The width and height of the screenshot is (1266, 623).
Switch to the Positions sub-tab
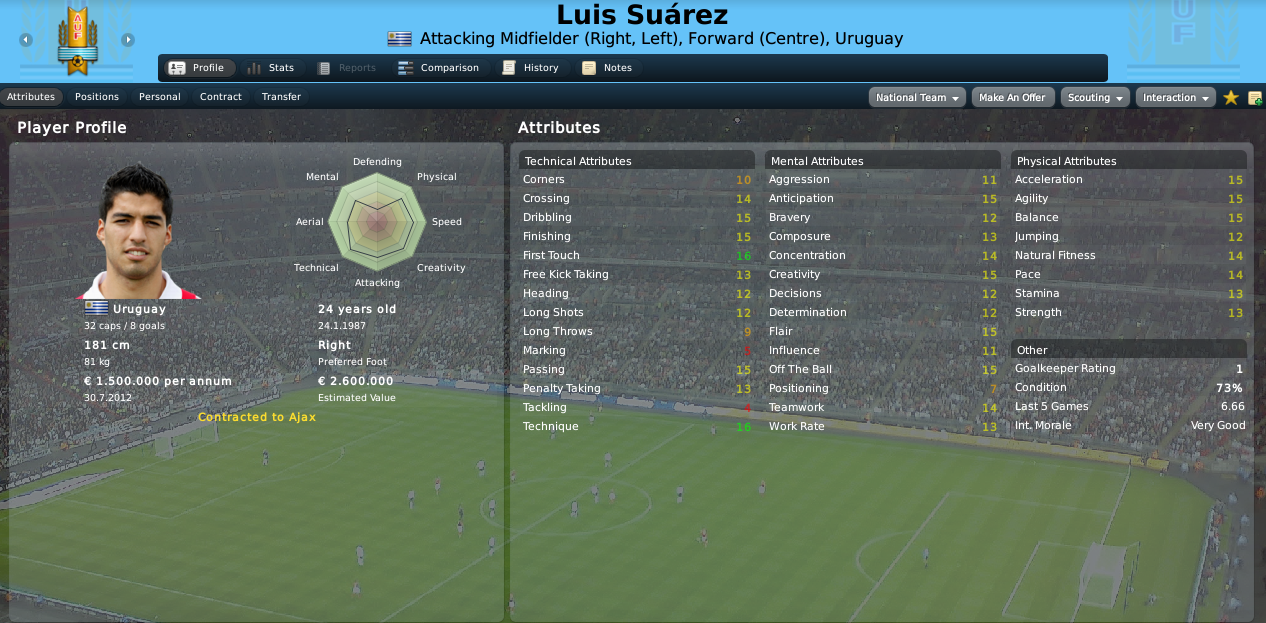[x=97, y=97]
